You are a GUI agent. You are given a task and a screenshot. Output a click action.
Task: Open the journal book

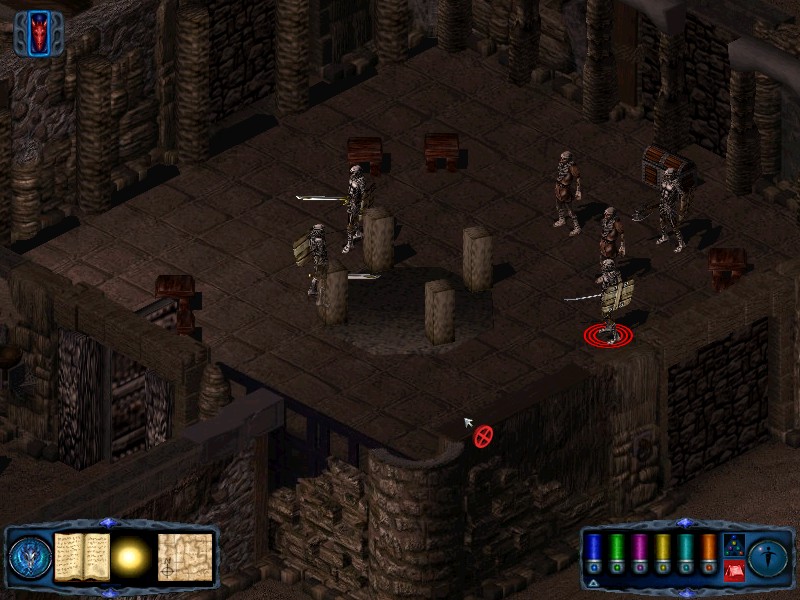[x=82, y=556]
